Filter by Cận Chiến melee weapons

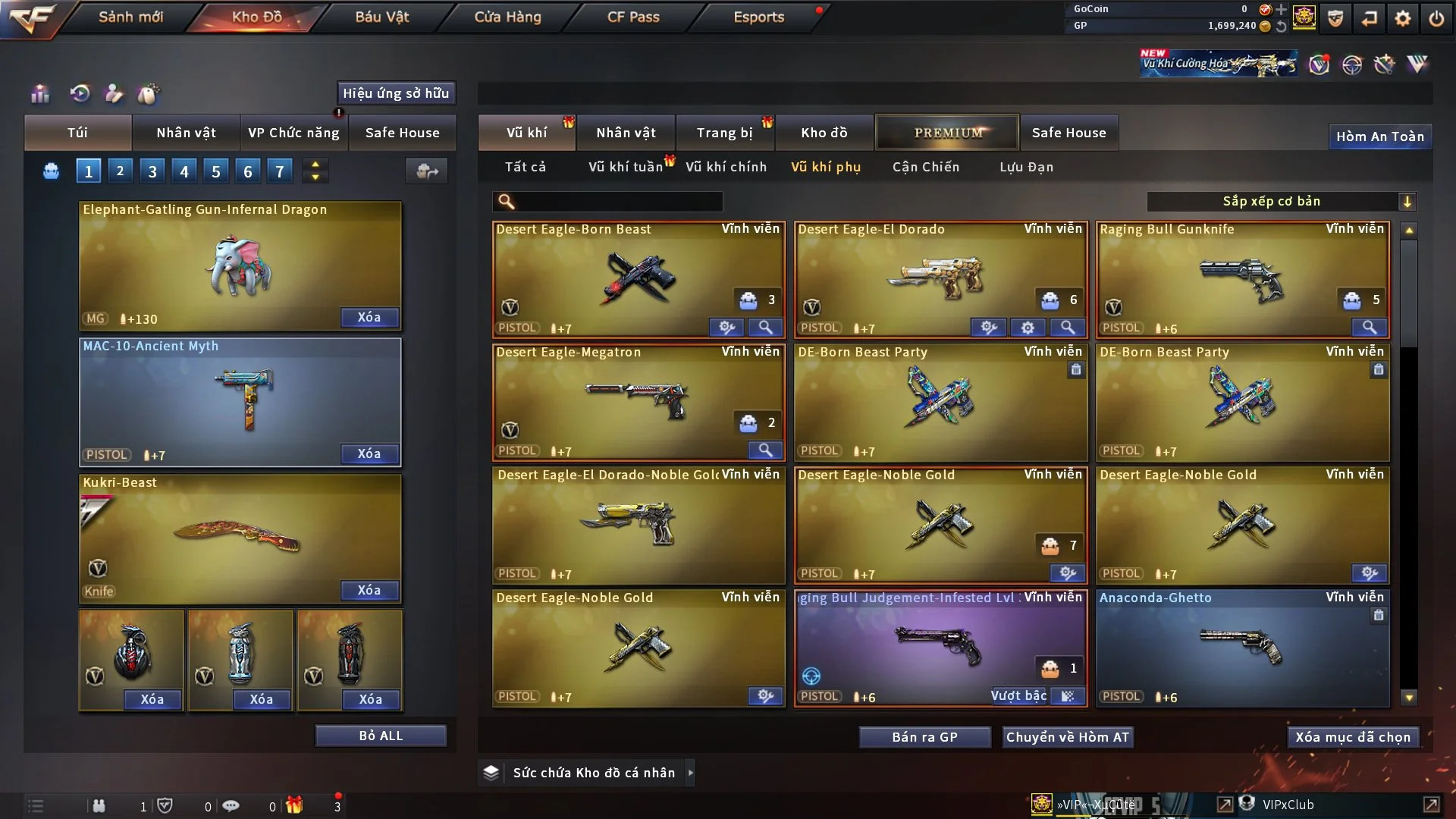[x=925, y=167]
